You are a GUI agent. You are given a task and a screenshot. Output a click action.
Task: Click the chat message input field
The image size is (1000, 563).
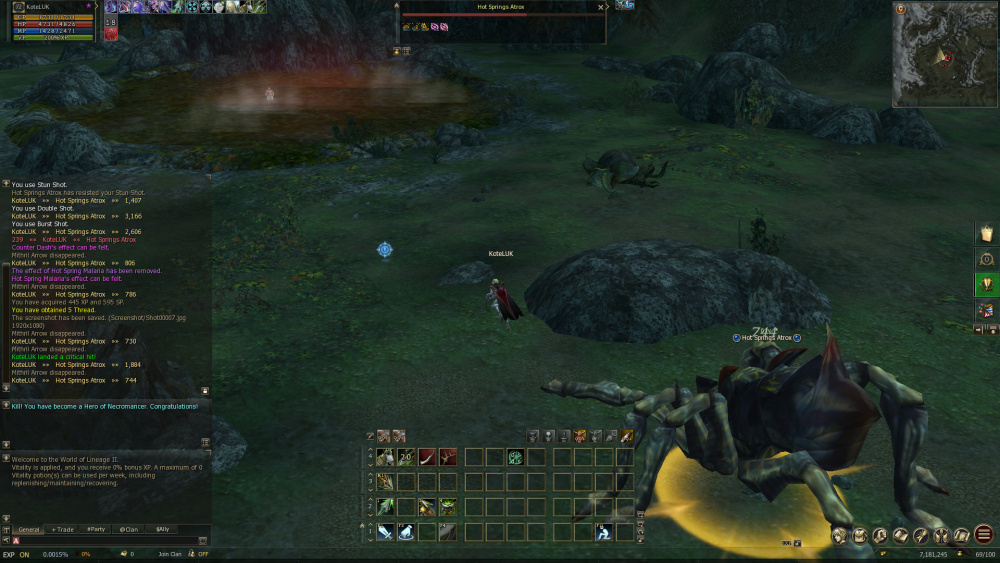(105, 541)
